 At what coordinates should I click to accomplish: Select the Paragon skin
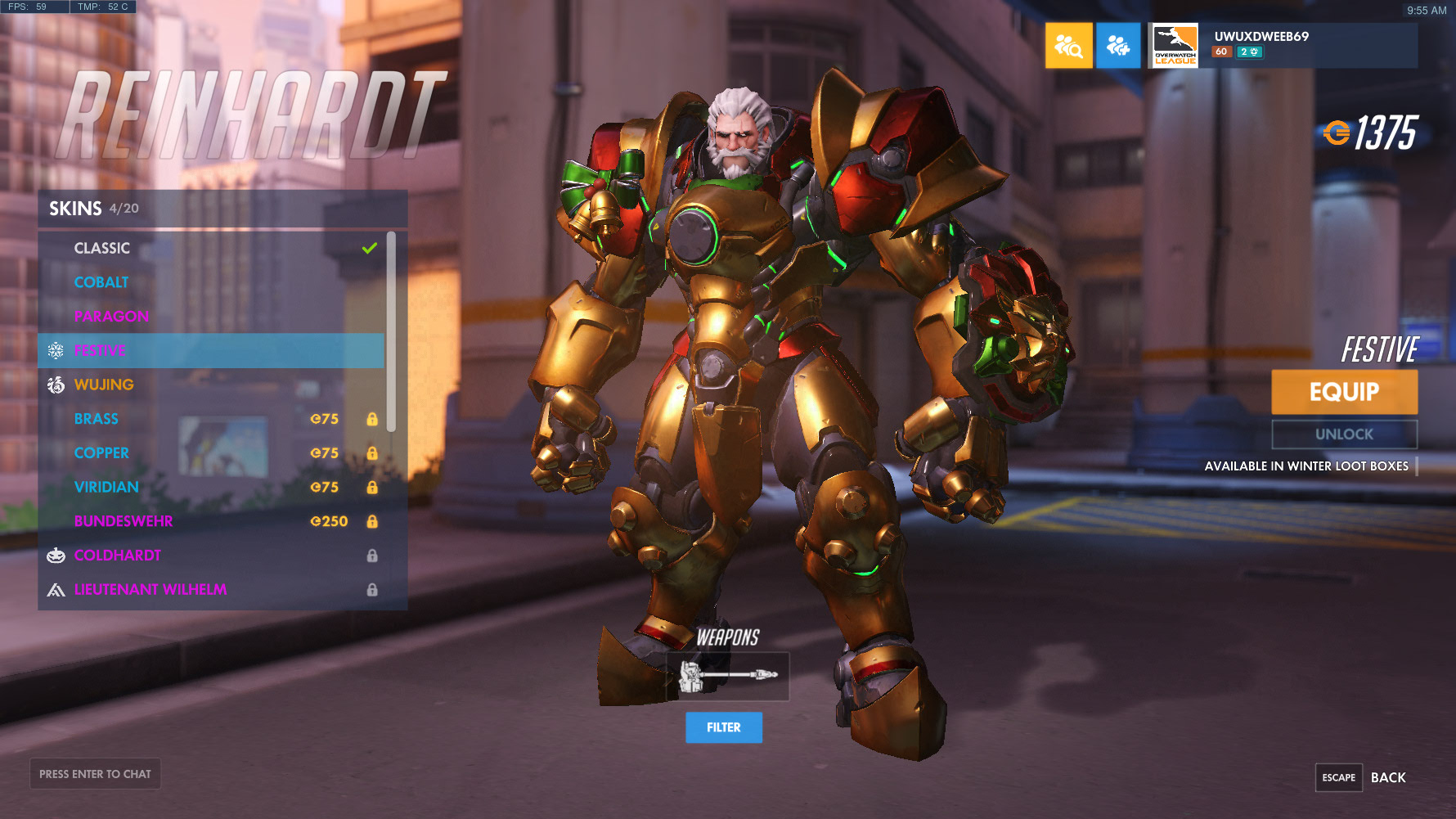[113, 316]
